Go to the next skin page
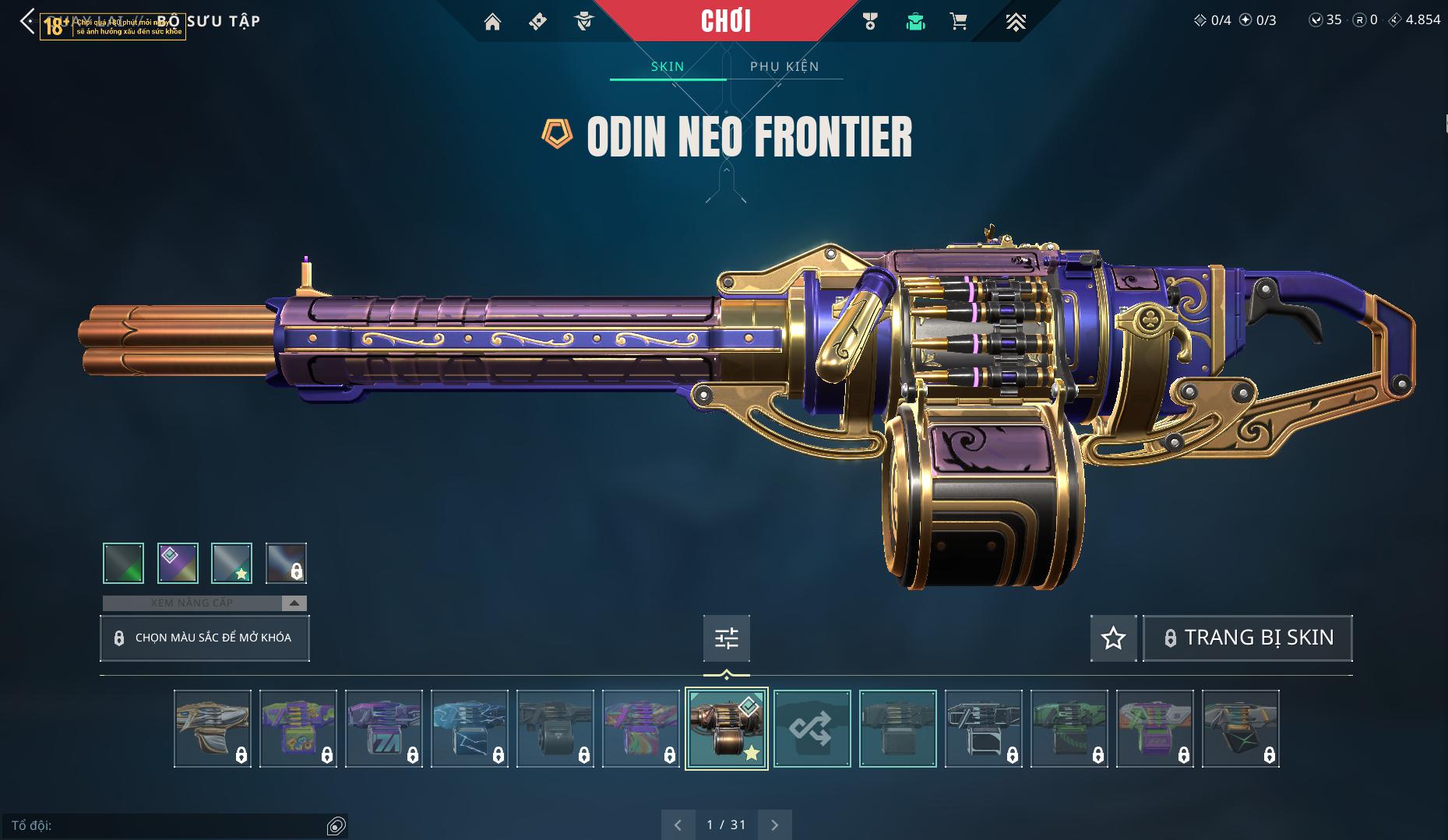 (774, 824)
